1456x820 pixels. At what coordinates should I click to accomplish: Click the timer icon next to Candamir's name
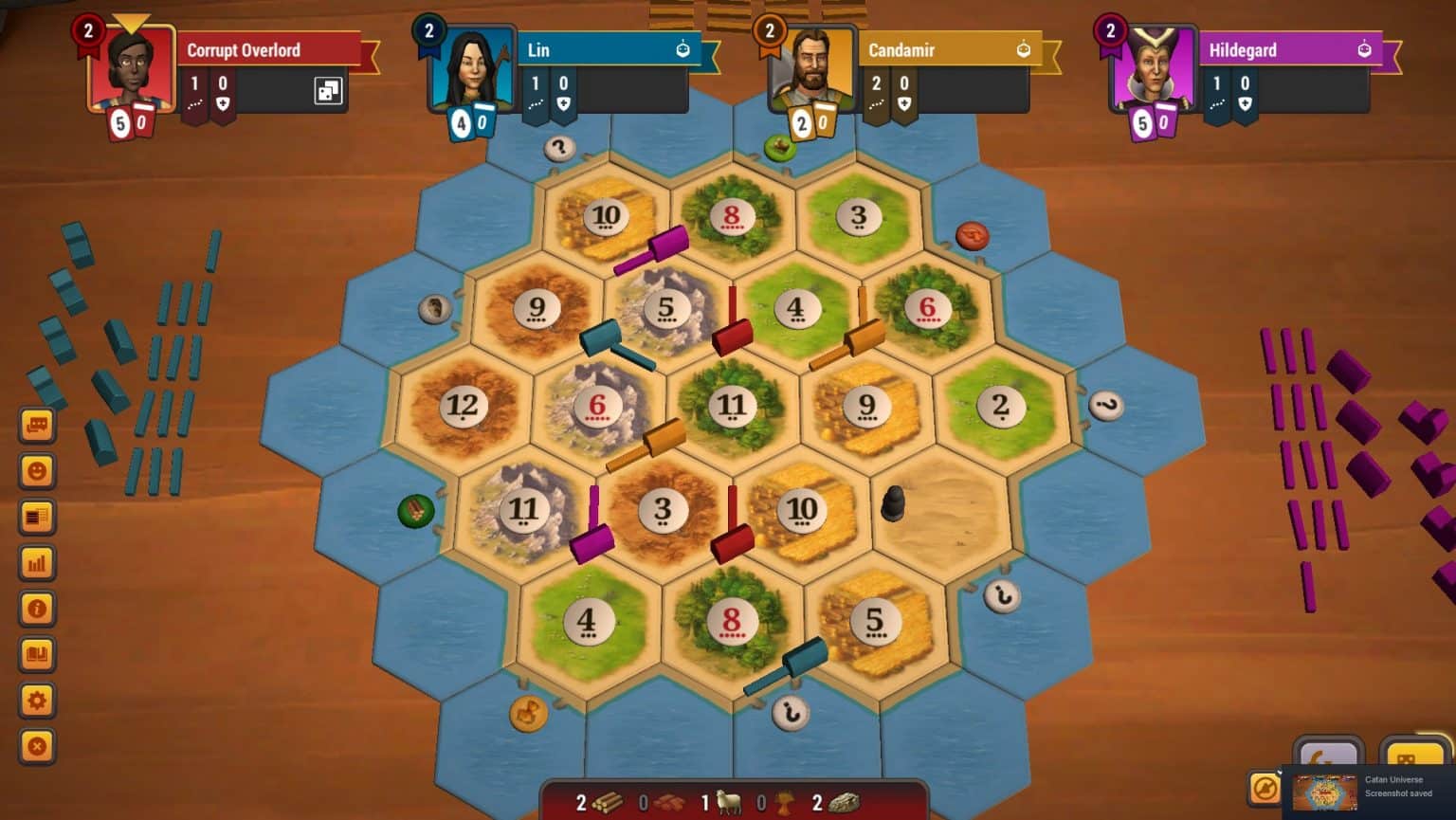coord(1023,49)
